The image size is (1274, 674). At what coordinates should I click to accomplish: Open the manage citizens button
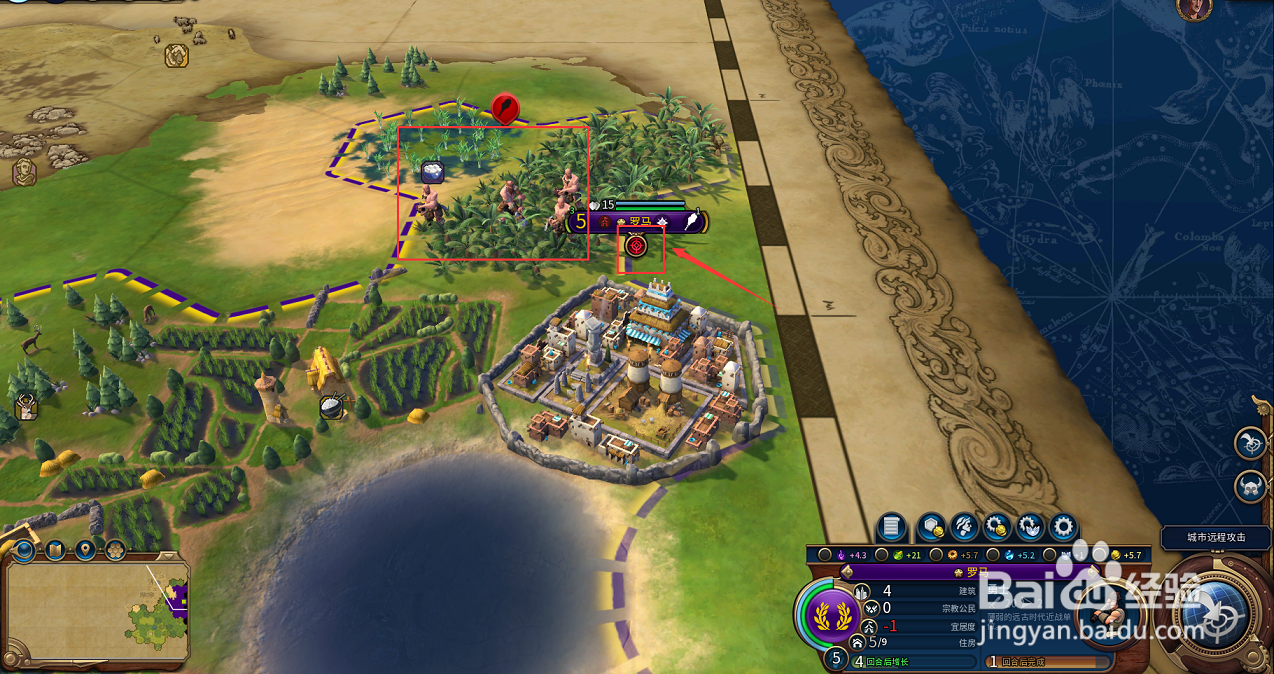pyautogui.click(x=964, y=527)
